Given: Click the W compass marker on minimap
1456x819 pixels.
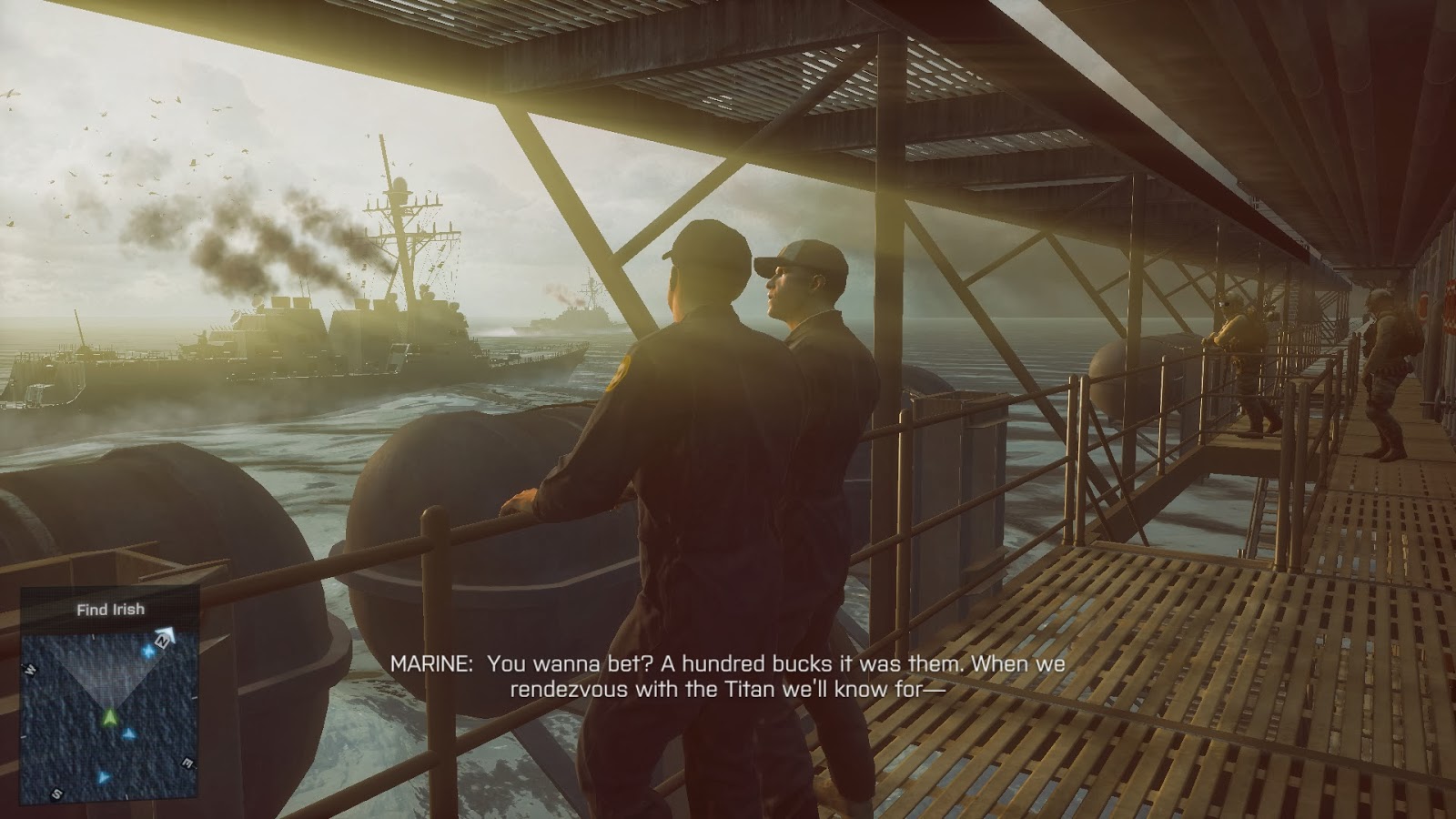Looking at the screenshot, I should pyautogui.click(x=30, y=668).
